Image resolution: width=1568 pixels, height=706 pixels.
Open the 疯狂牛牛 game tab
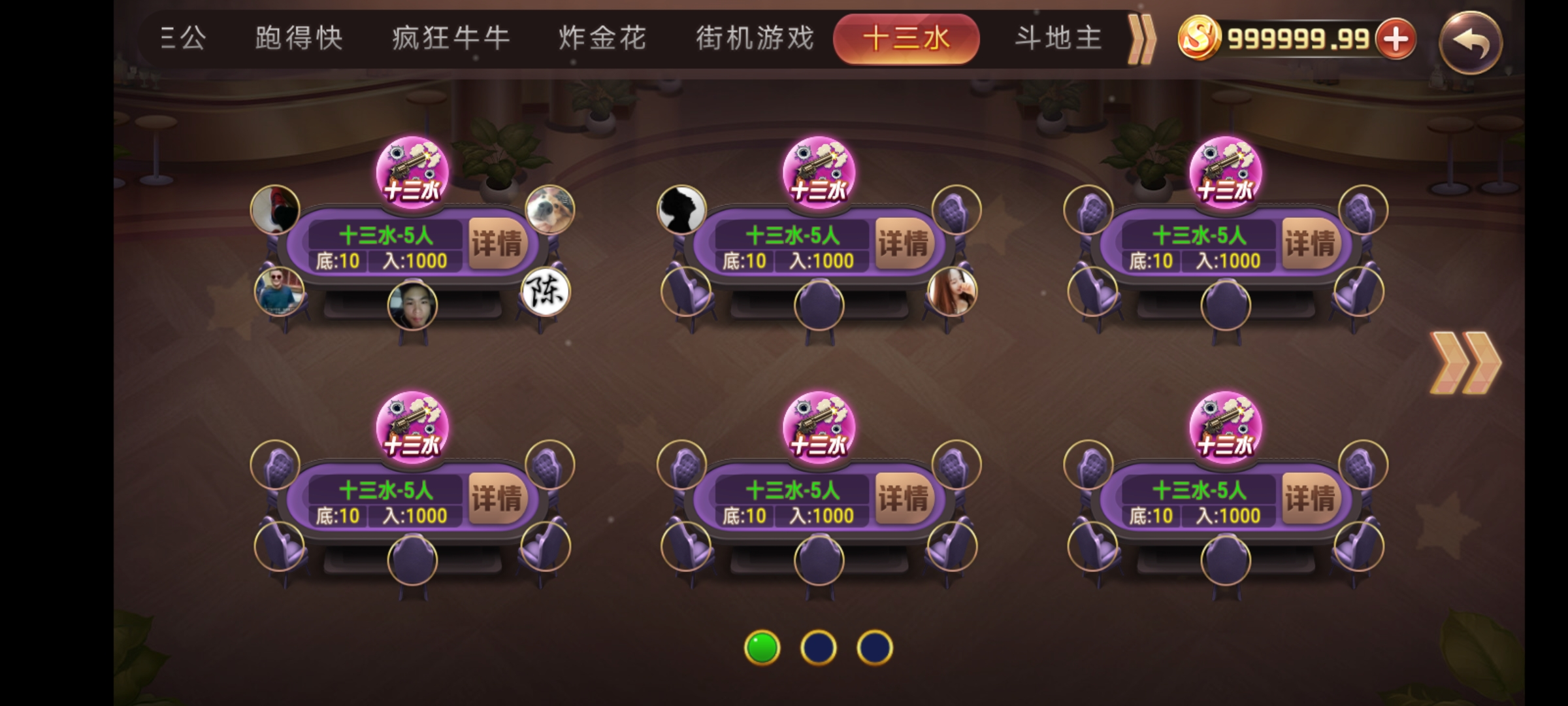click(449, 37)
